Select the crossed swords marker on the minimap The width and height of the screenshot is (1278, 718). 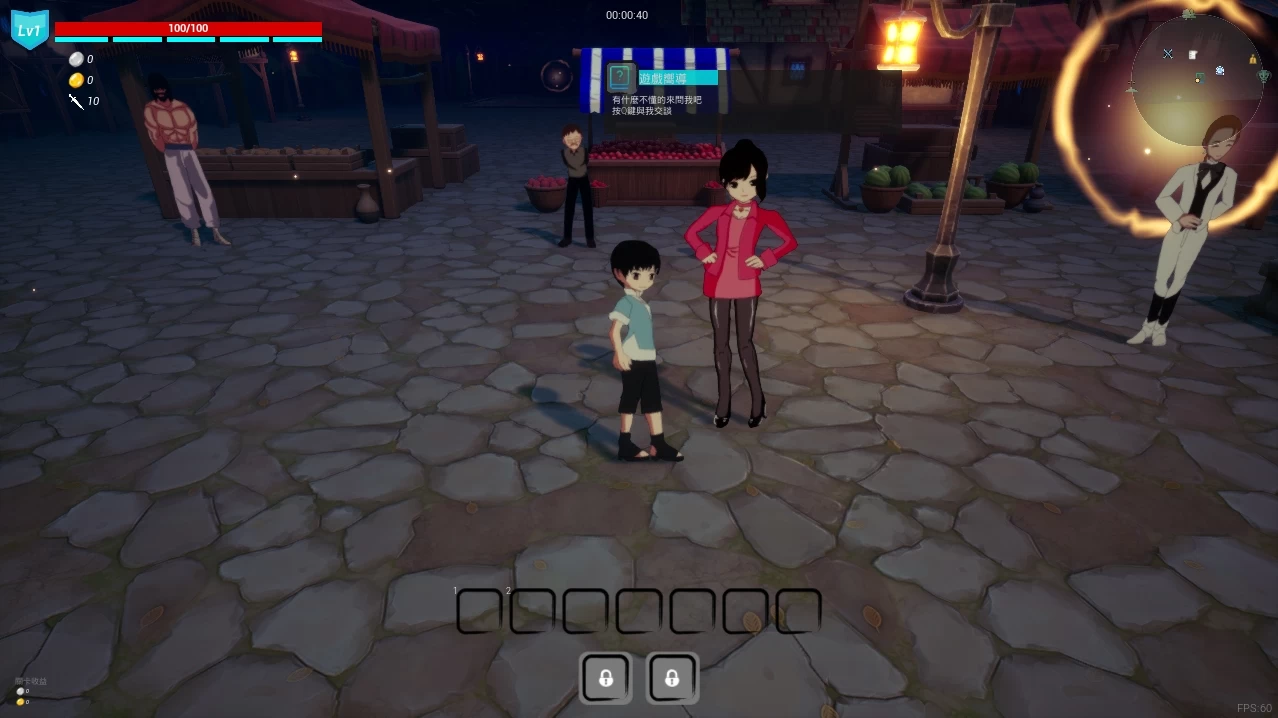(x=1168, y=53)
